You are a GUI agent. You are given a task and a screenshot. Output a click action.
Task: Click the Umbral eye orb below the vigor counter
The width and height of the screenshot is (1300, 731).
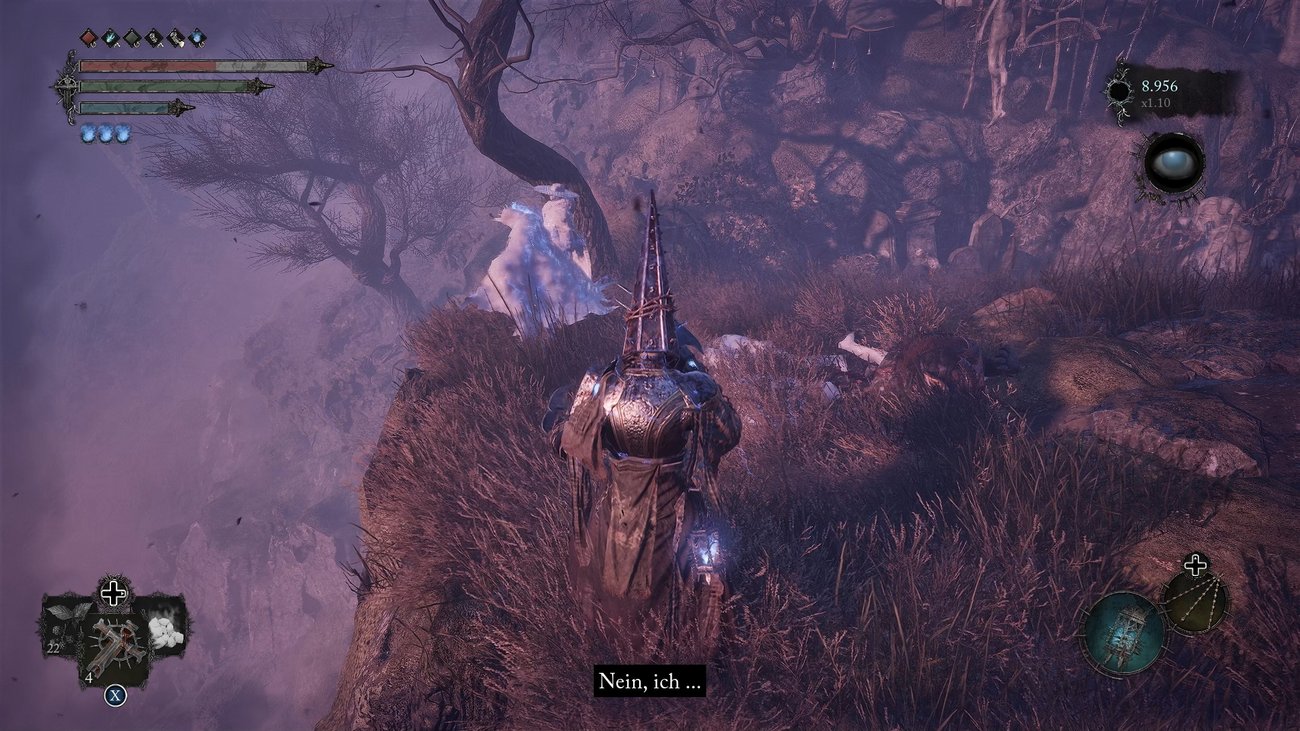point(1175,163)
